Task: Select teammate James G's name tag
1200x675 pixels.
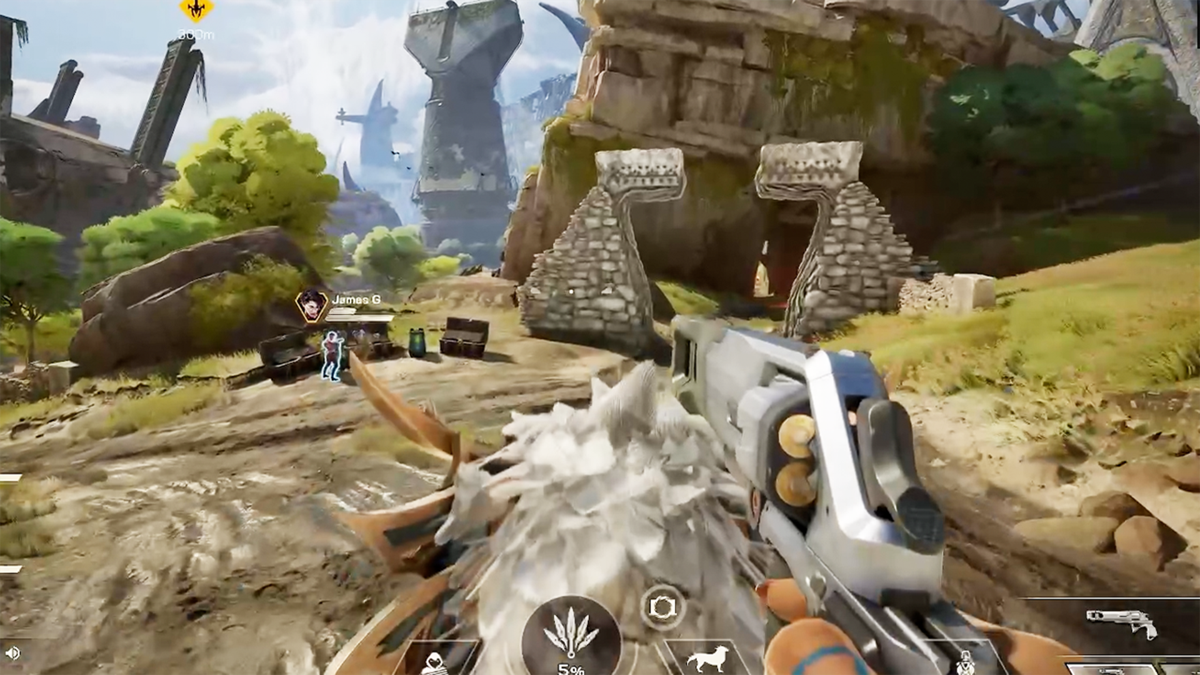Action: pos(356,298)
